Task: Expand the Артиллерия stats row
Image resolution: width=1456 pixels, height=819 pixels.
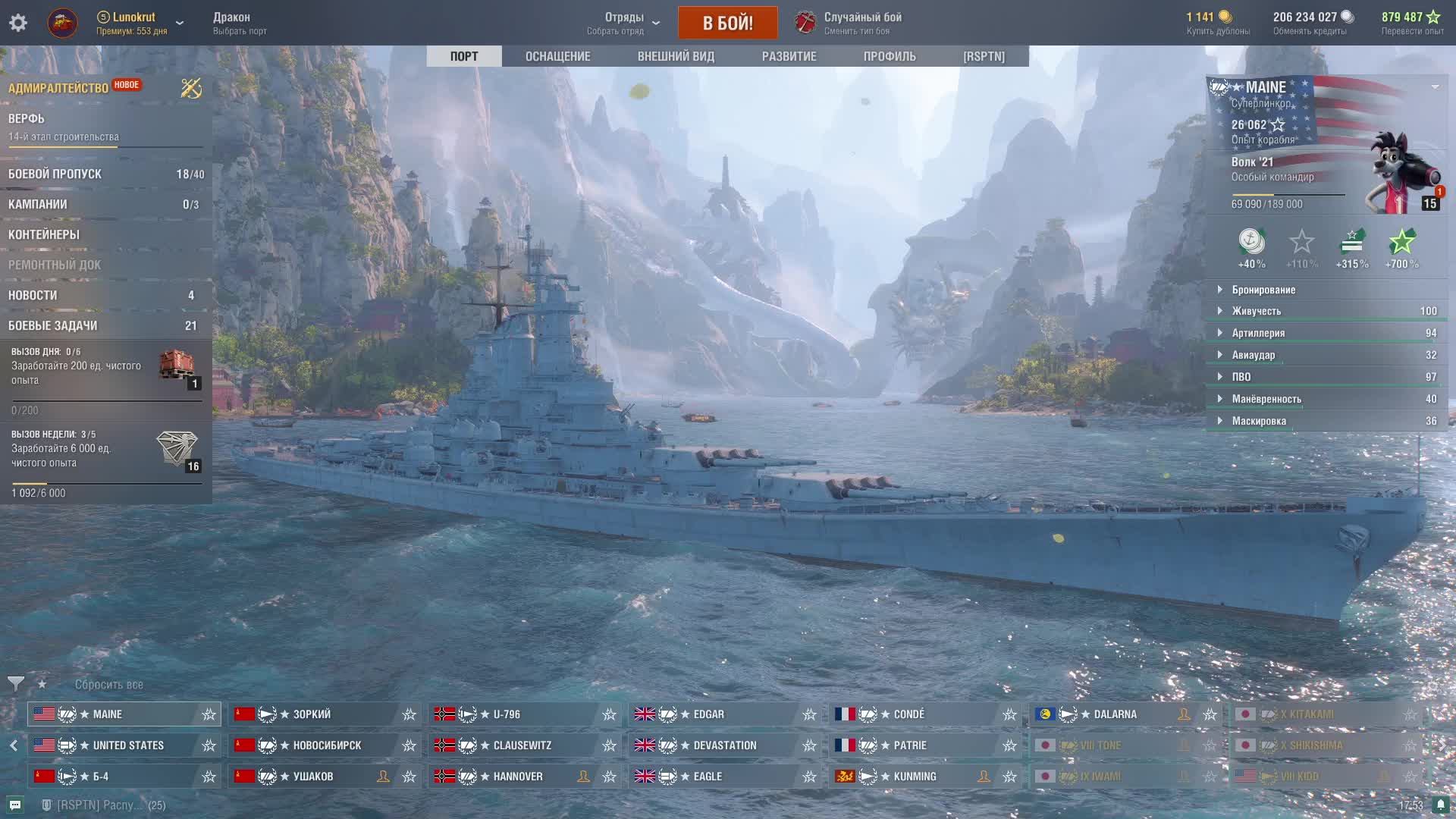Action: [x=1258, y=333]
